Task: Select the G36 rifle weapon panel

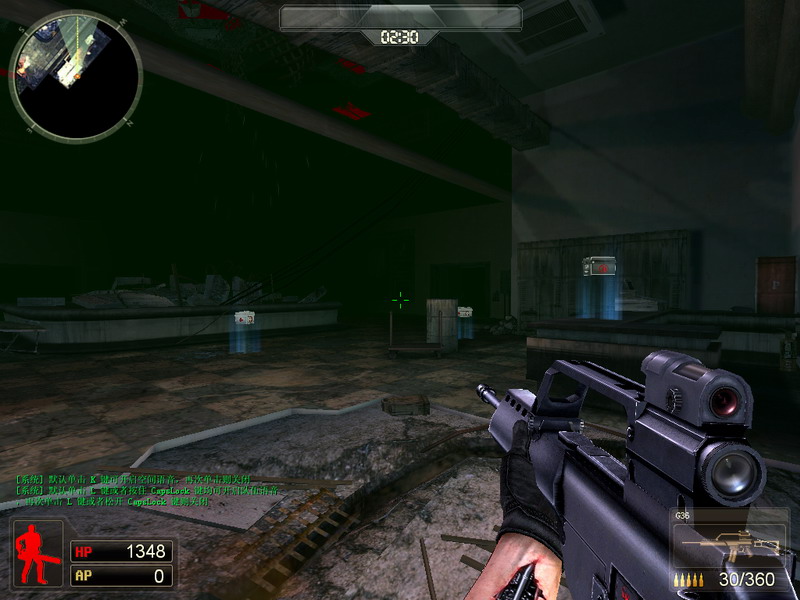Action: [731, 548]
